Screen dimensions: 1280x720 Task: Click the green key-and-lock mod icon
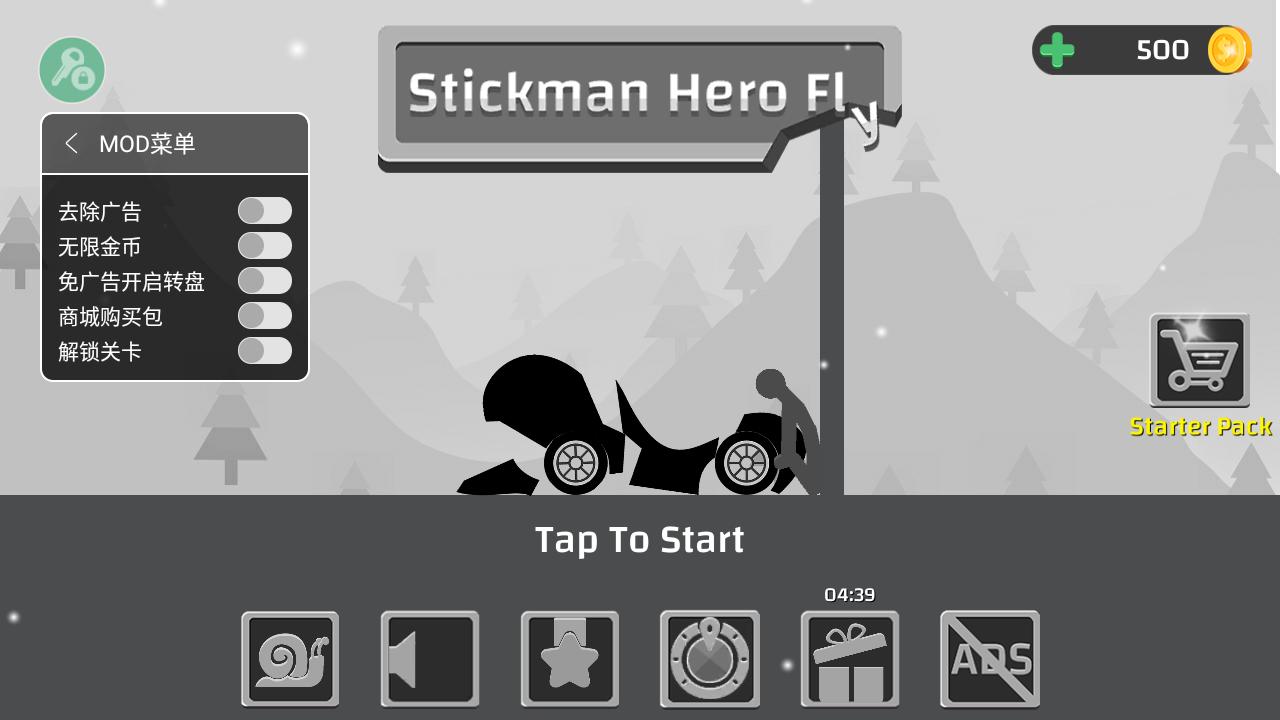(72, 70)
